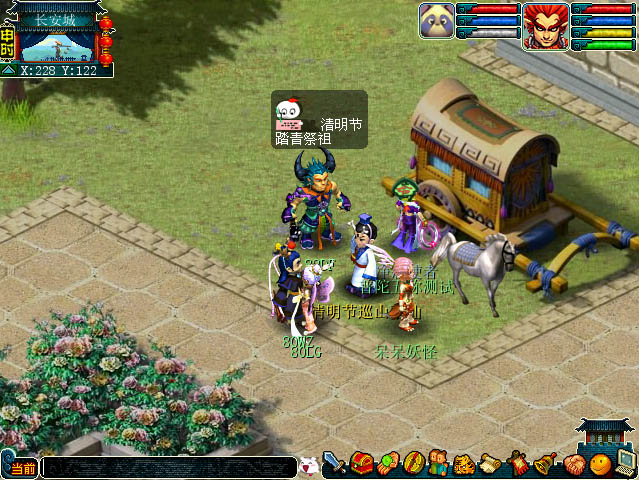Screen dimensions: 639x480
Task: Click the triangle arrow beside the coordinates
Action: click(x=8, y=71)
